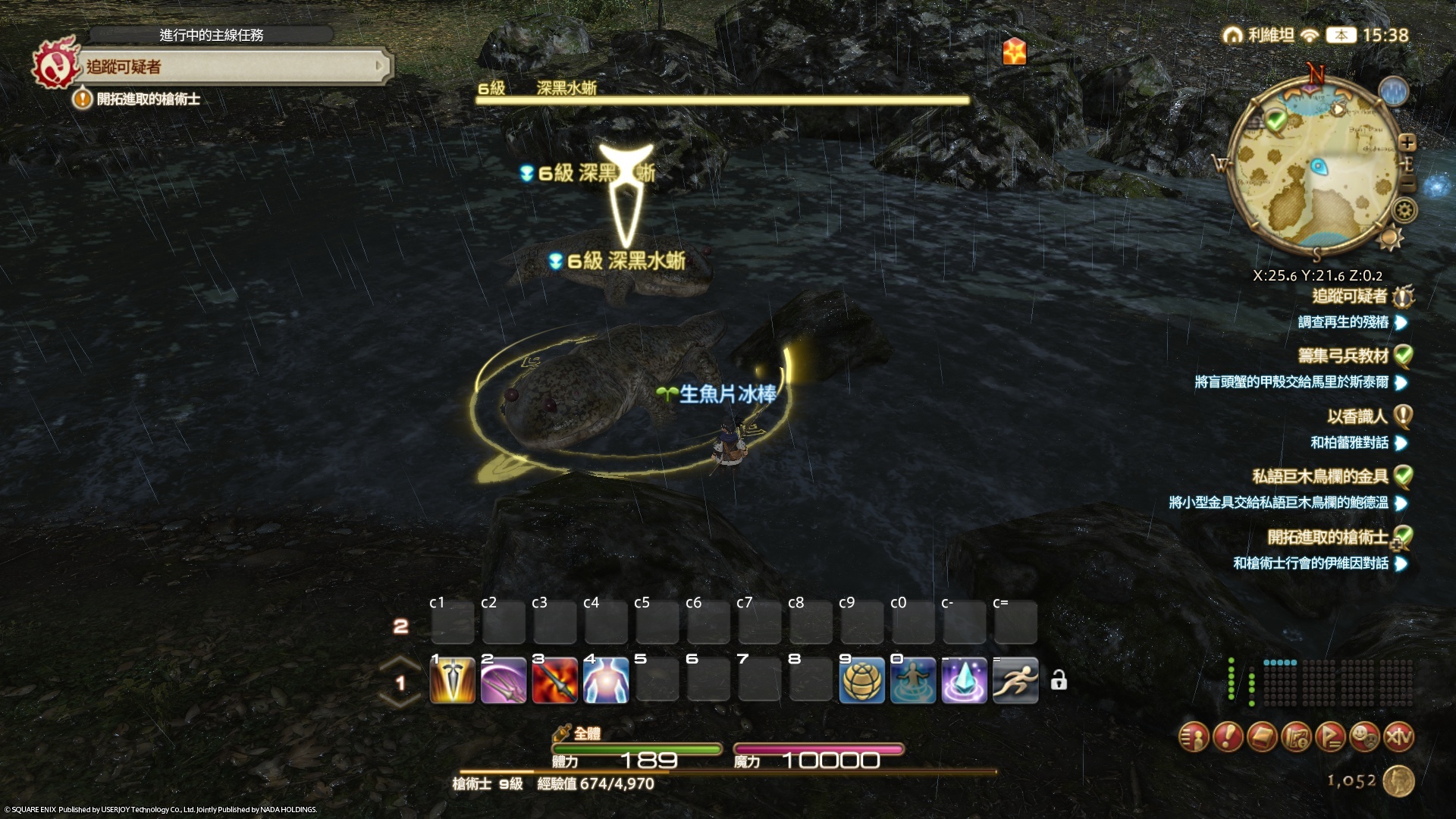Use the golden globe action icon
Screen dimensions: 1456x819
[861, 680]
